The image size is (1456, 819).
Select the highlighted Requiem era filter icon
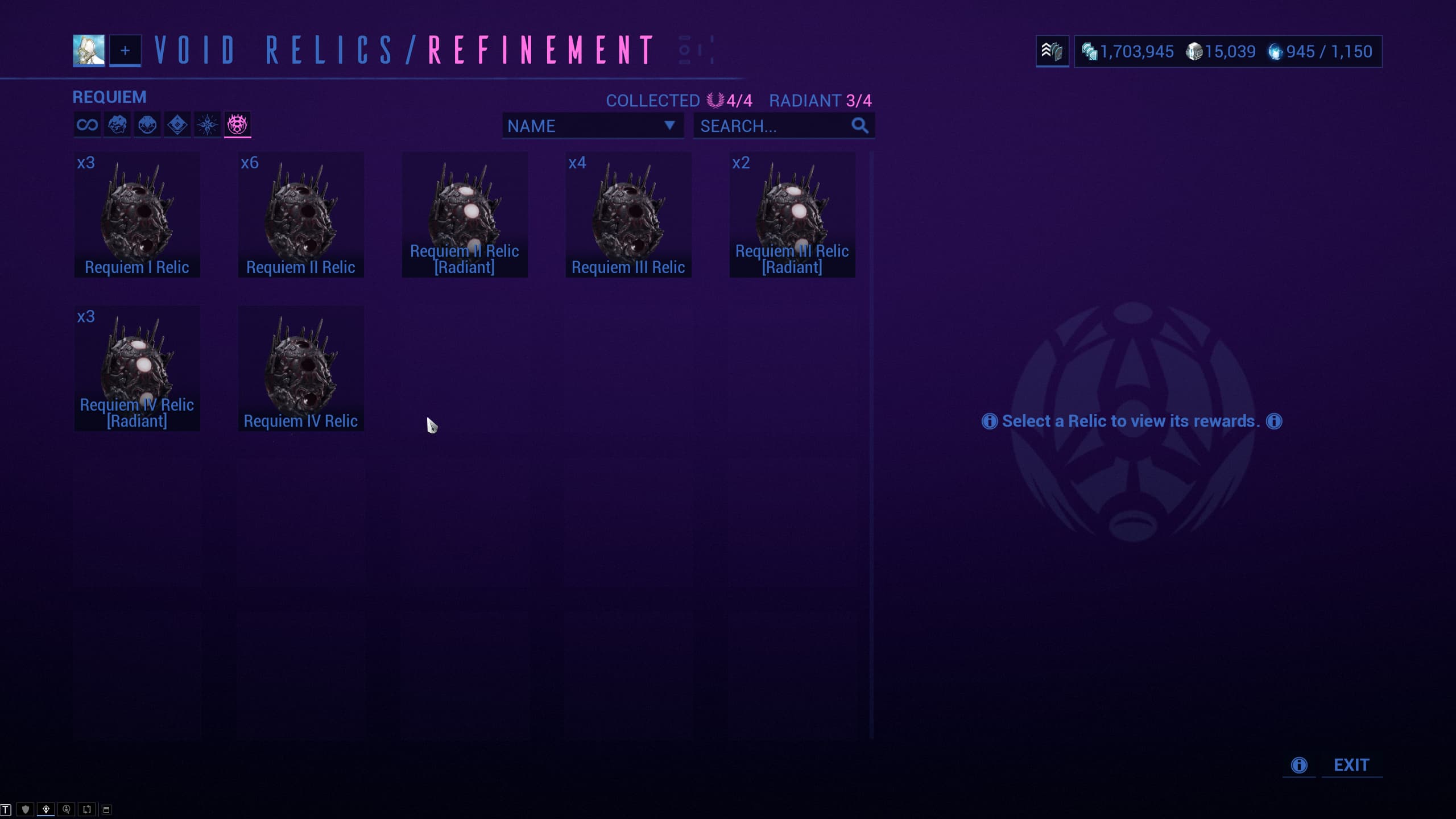(237, 125)
